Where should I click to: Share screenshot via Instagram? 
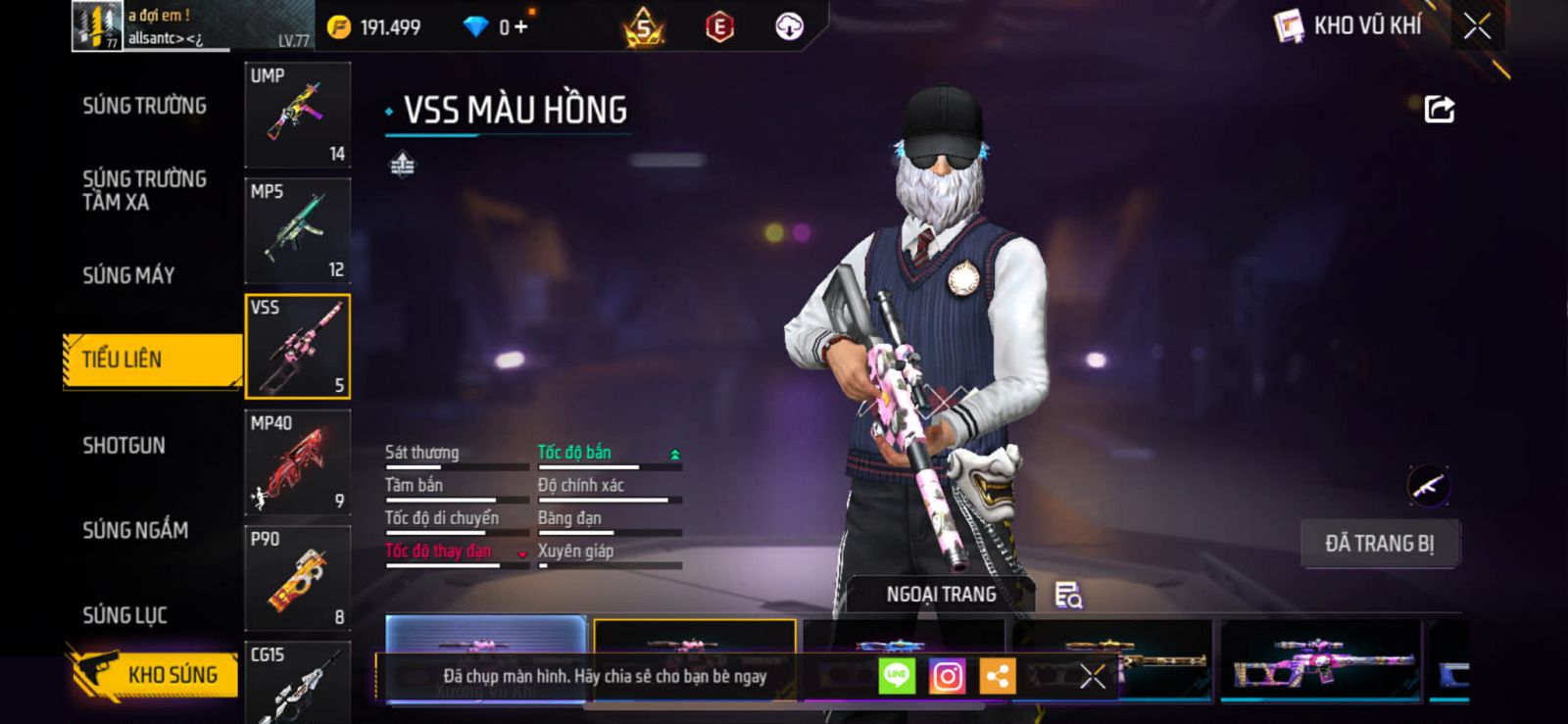tap(947, 676)
